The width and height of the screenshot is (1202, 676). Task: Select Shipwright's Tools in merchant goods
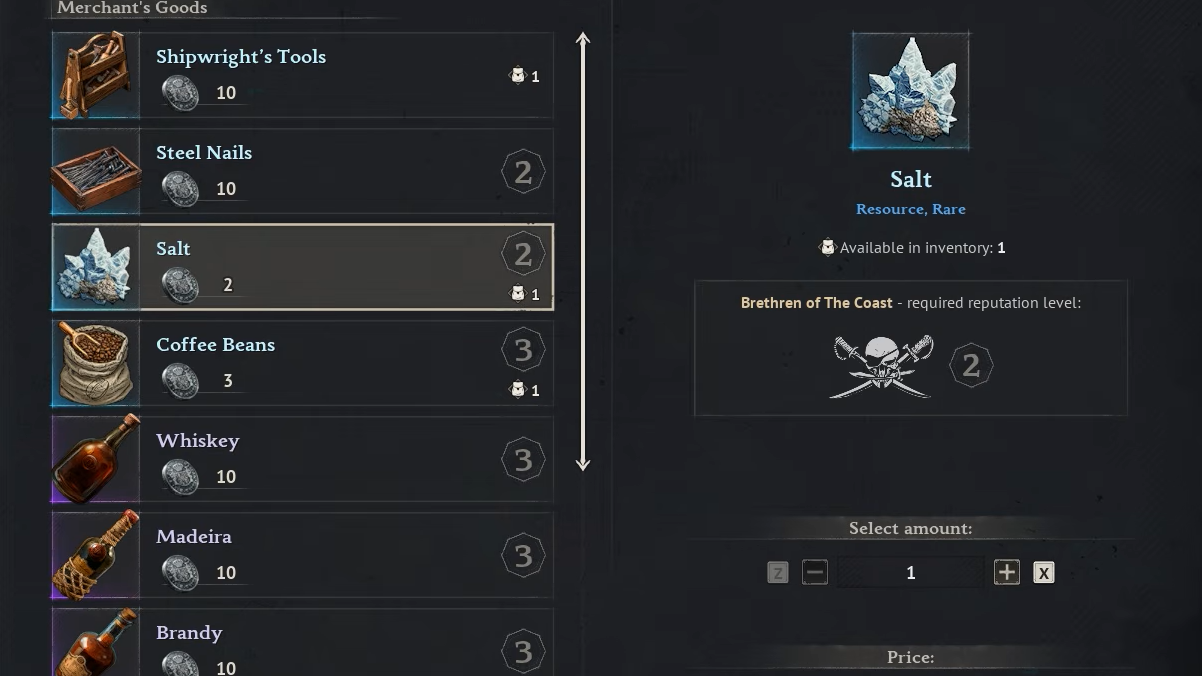(x=302, y=75)
